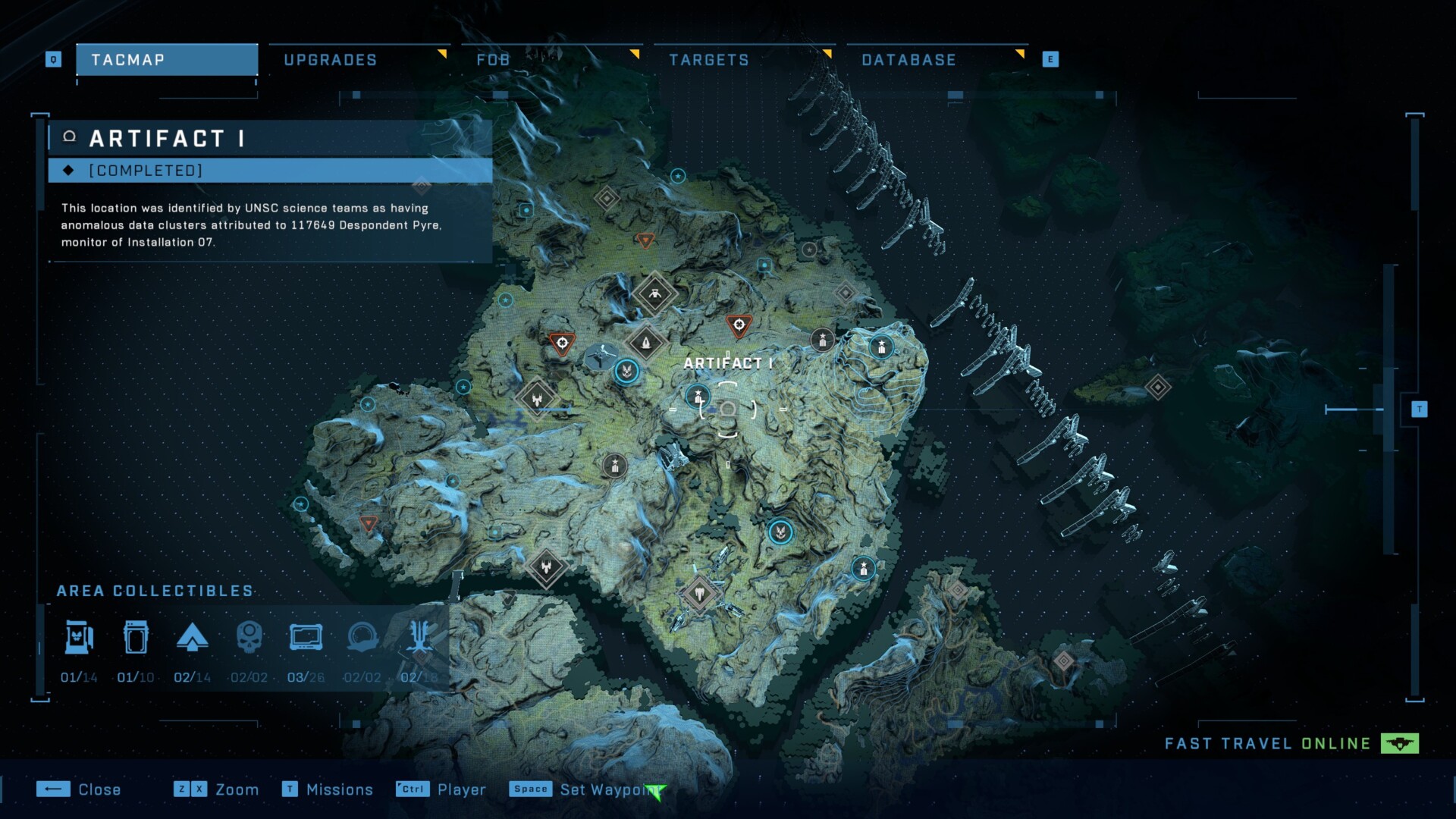Click the Fast Travel Online indicator
The width and height of the screenshot is (1456, 819).
point(1291,743)
